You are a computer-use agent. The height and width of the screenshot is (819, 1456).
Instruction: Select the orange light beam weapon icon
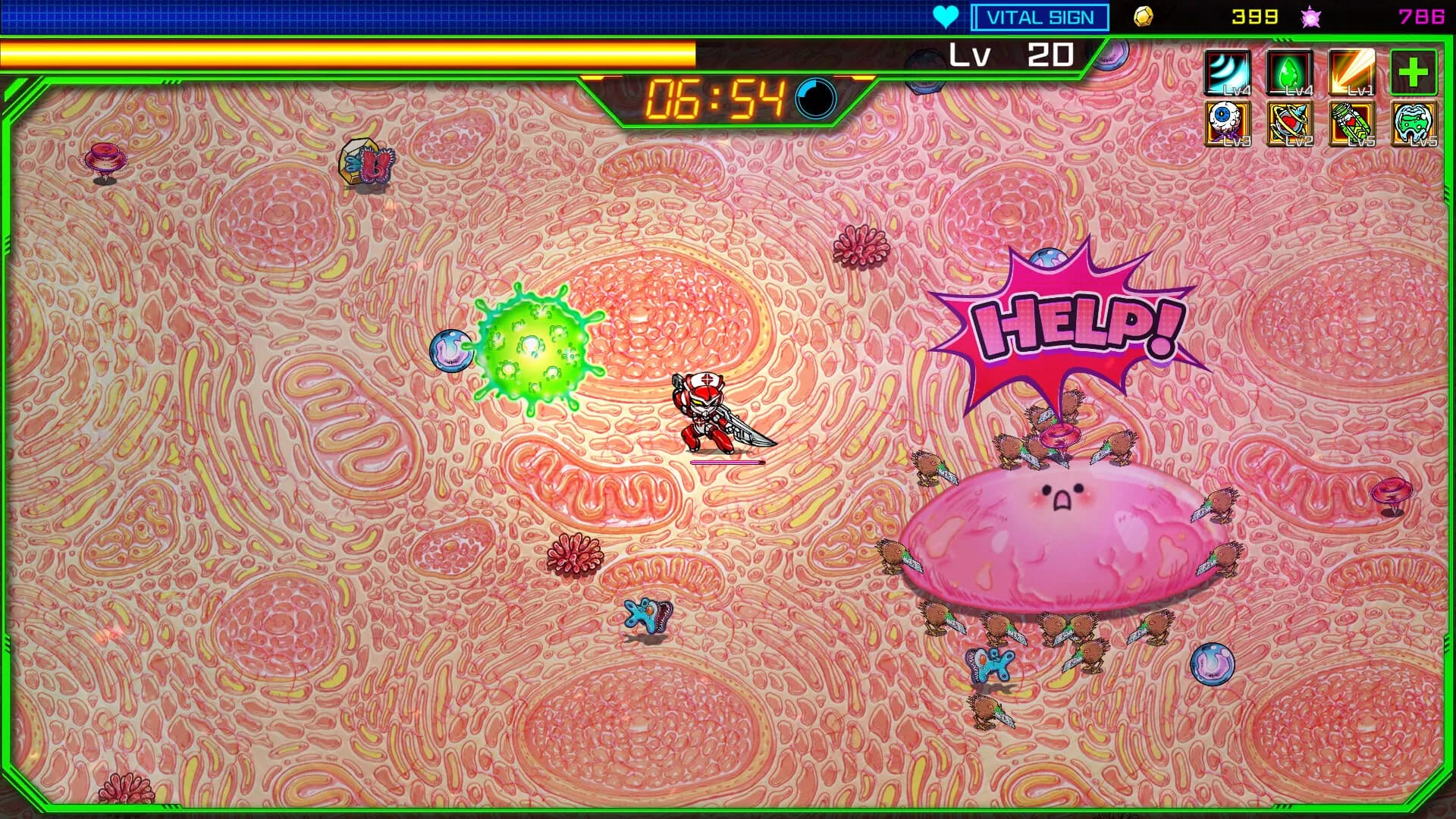click(x=1351, y=73)
